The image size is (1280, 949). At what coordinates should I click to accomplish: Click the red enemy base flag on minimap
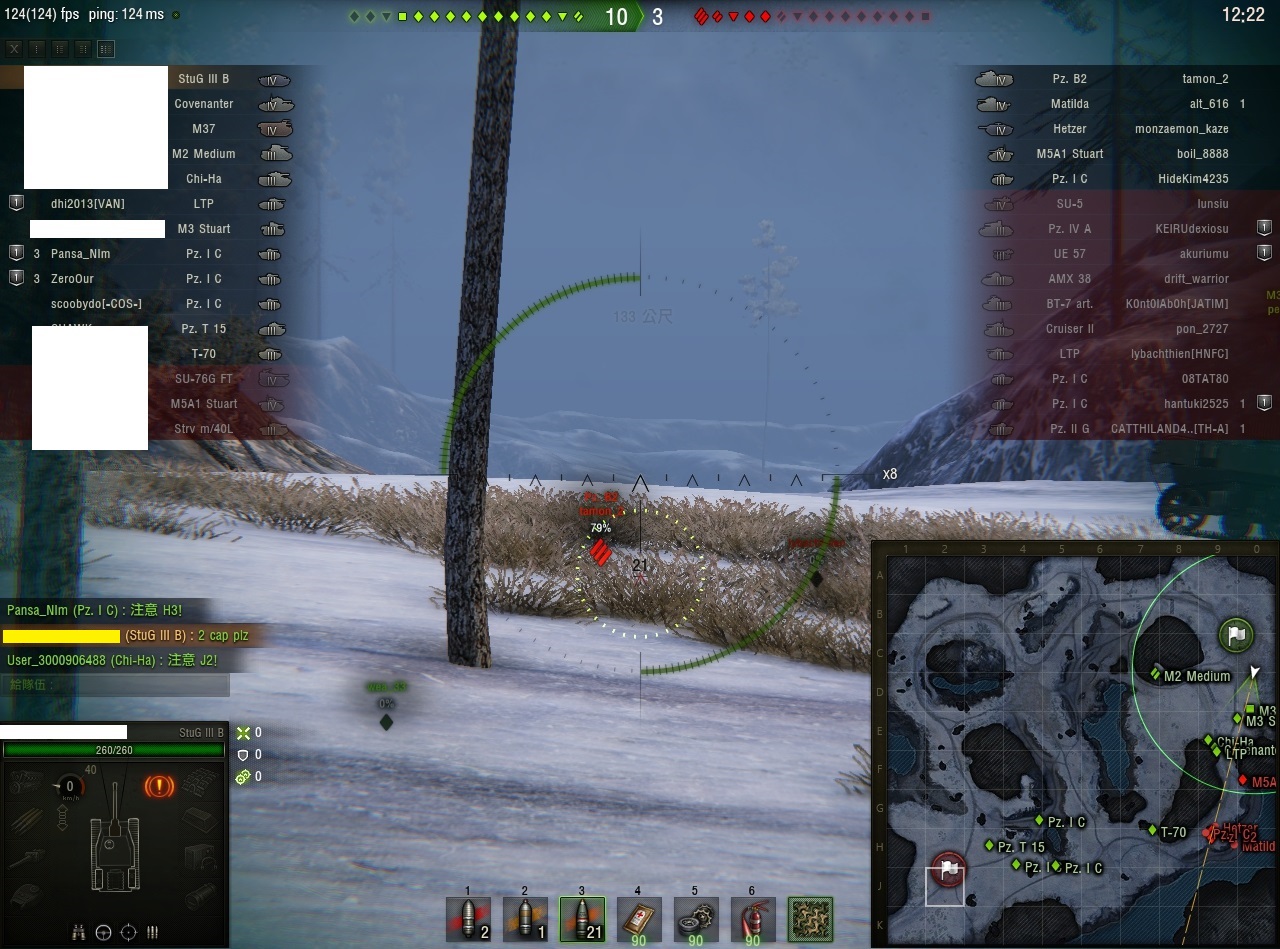[x=947, y=868]
